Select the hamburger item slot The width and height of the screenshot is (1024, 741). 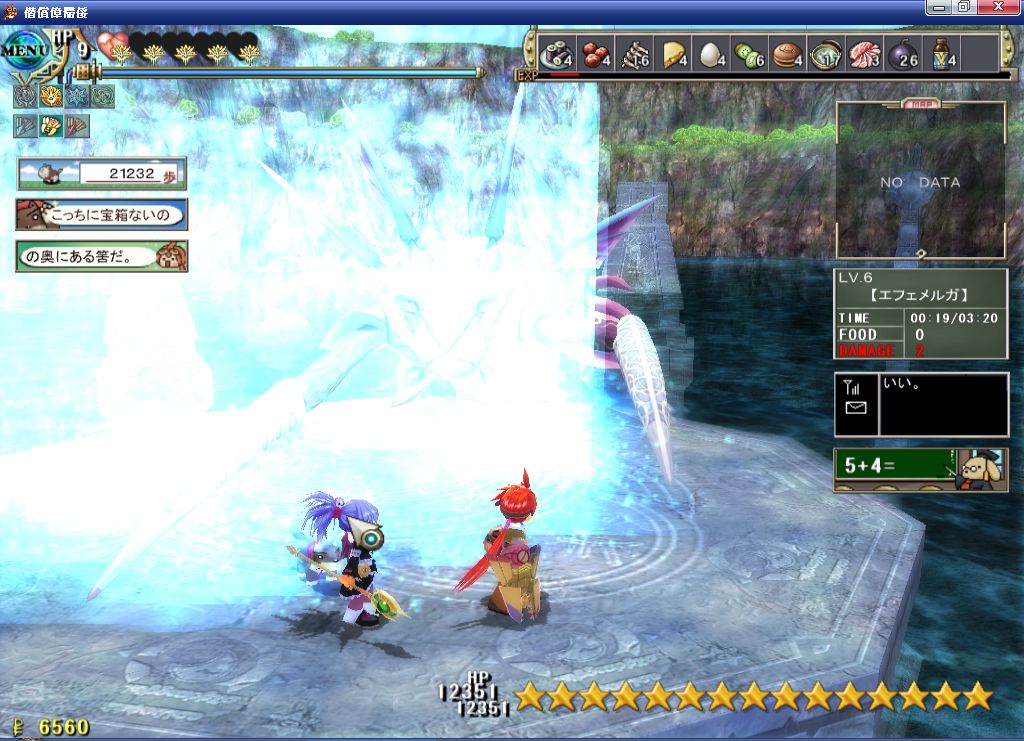tap(786, 53)
